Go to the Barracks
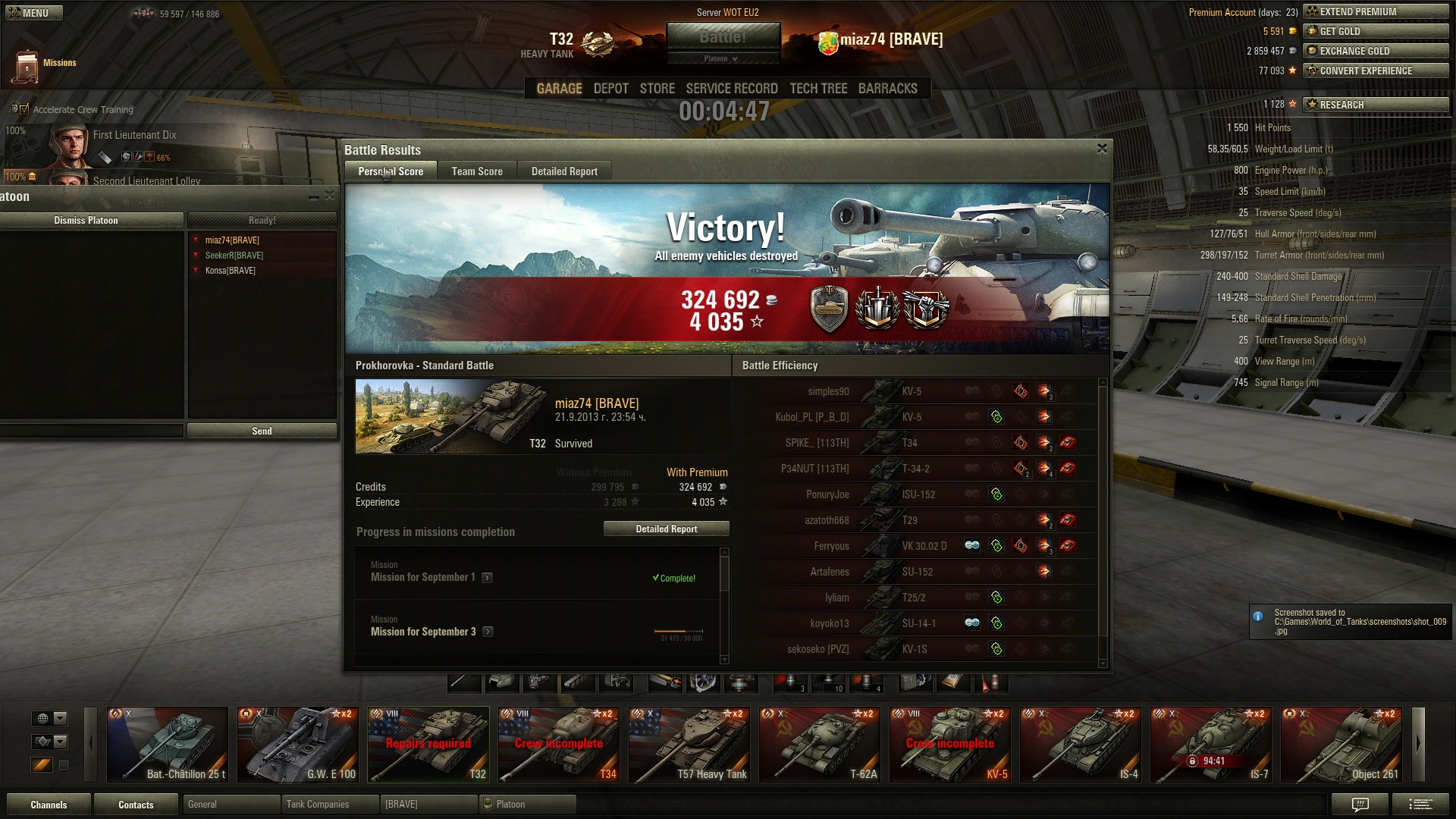The width and height of the screenshot is (1456, 819). pos(887,89)
